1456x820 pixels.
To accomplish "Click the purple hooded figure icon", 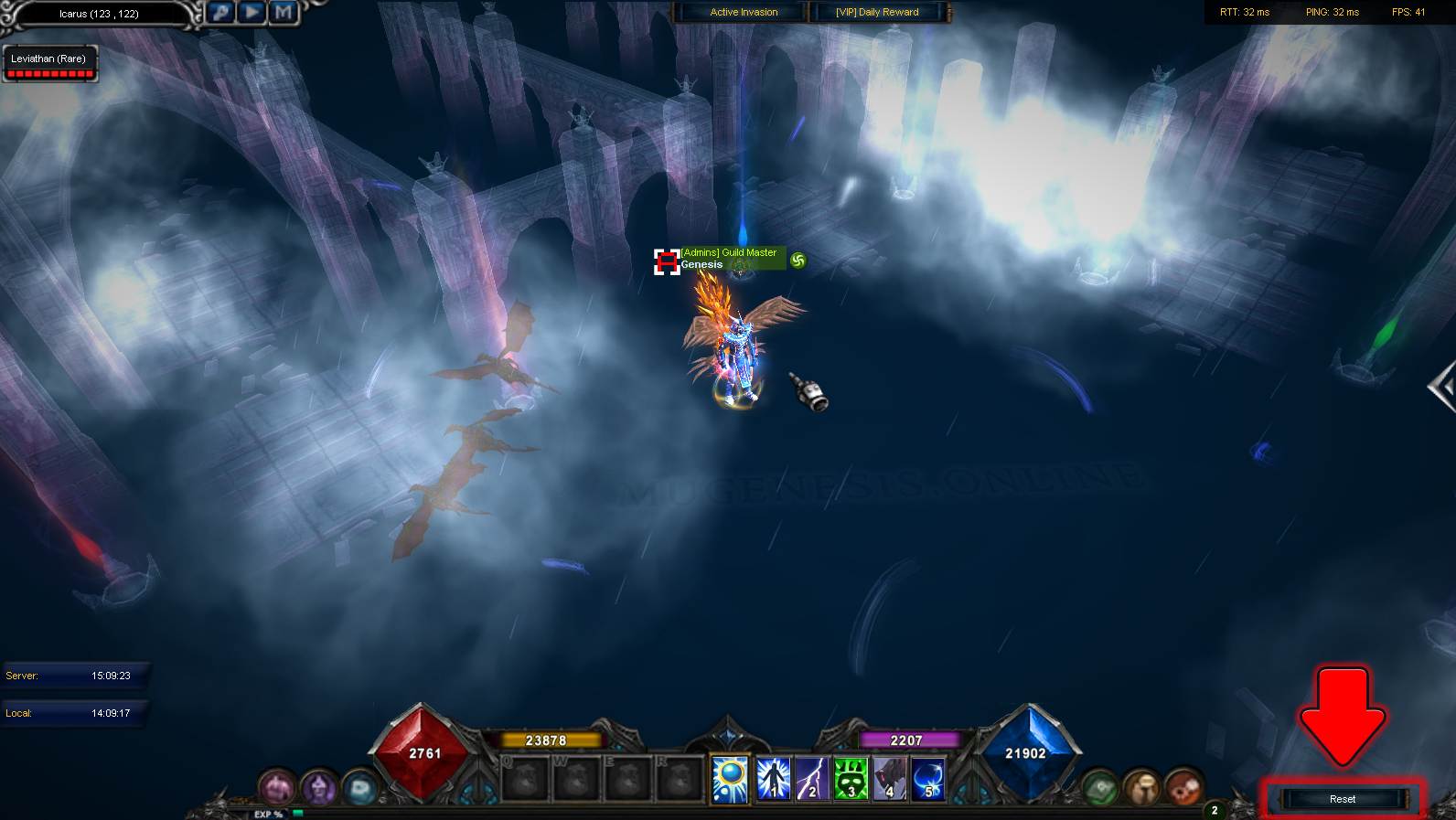I will [x=319, y=786].
